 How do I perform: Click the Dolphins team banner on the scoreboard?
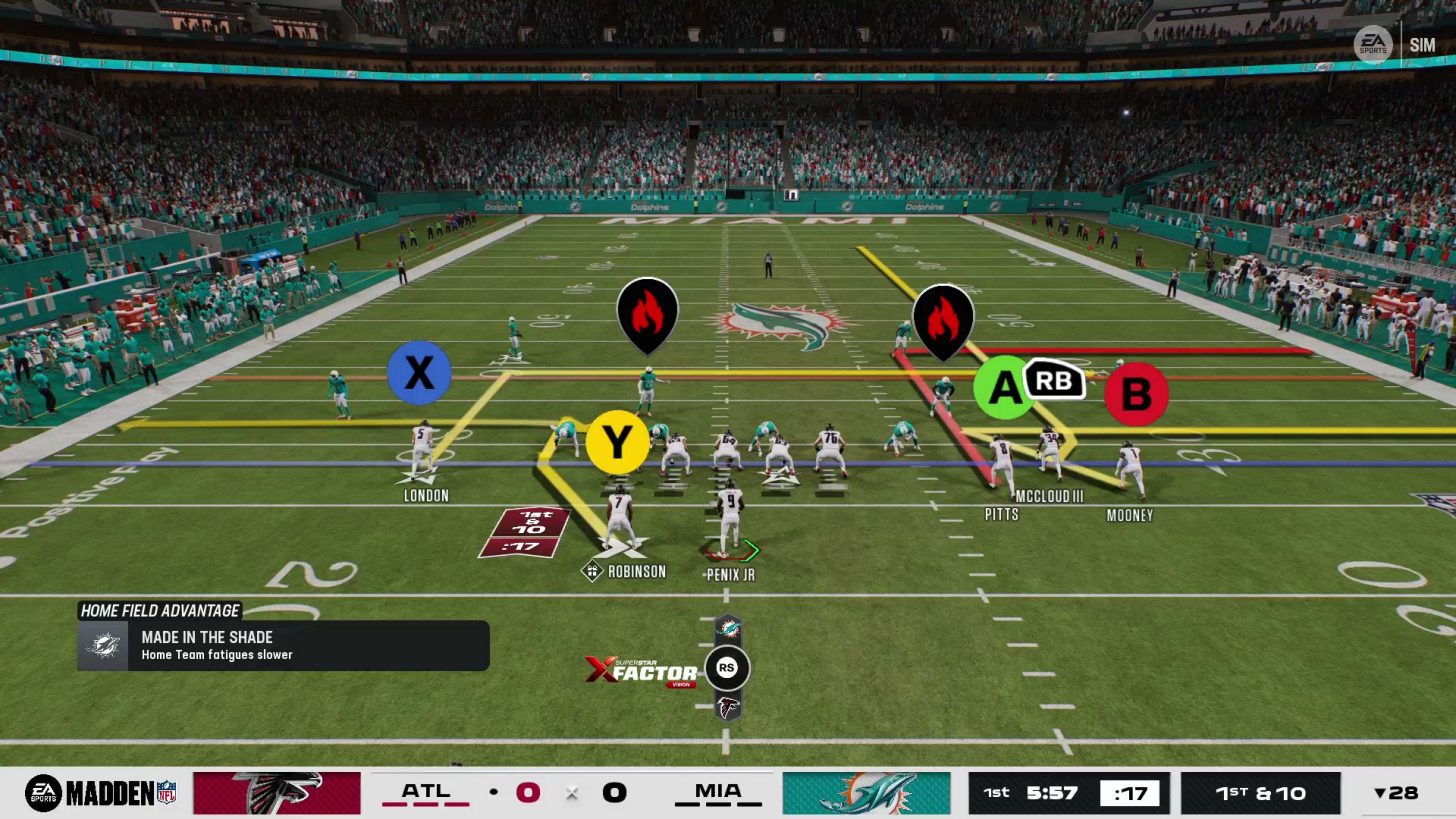pyautogui.click(x=866, y=792)
